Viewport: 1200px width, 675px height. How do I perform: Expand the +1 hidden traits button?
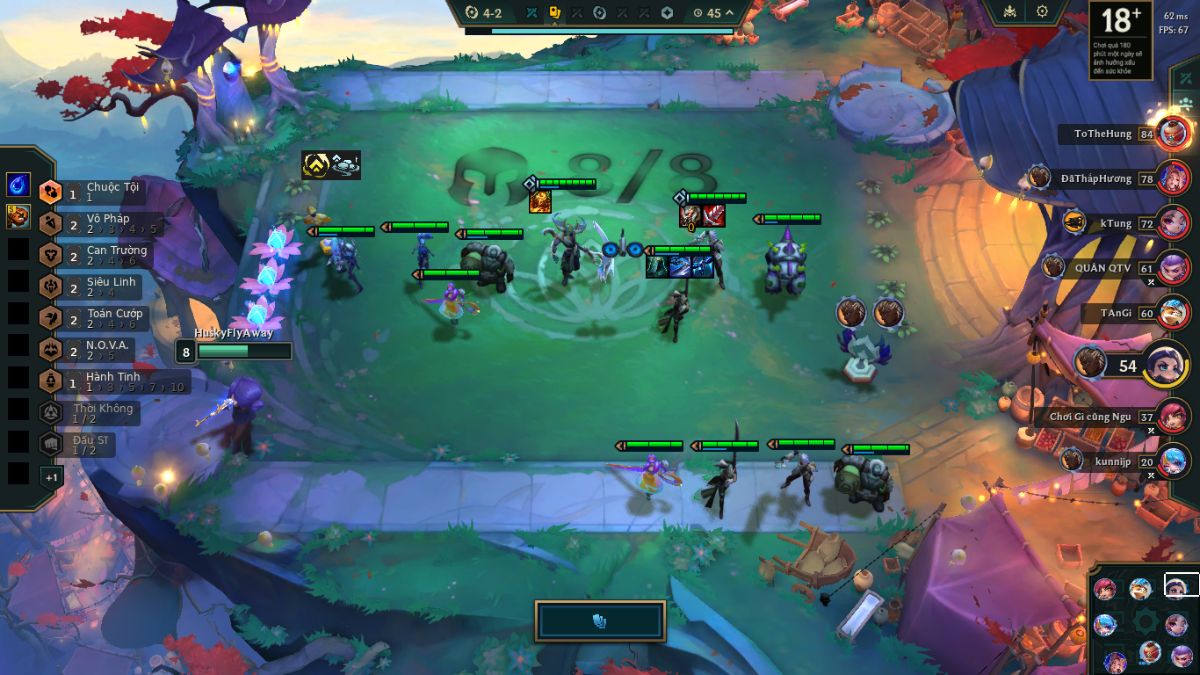(50, 477)
